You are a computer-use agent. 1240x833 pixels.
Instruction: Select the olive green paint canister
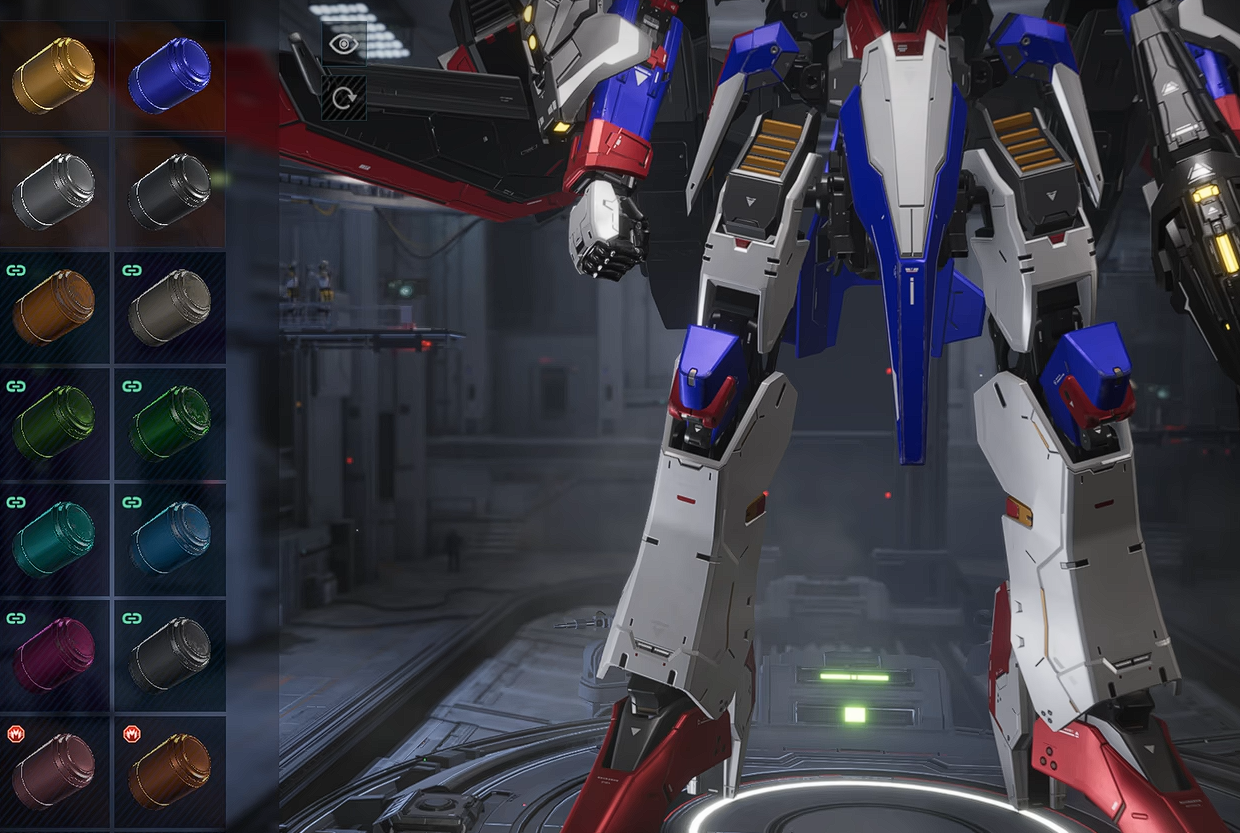(x=54, y=423)
